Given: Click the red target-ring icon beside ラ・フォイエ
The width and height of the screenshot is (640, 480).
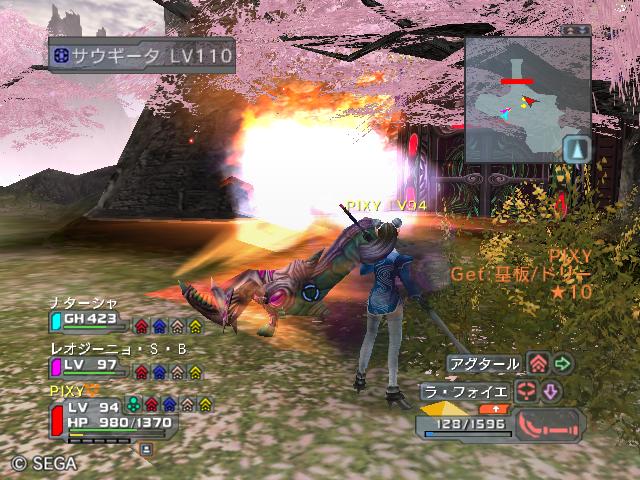Looking at the screenshot, I should 528,390.
